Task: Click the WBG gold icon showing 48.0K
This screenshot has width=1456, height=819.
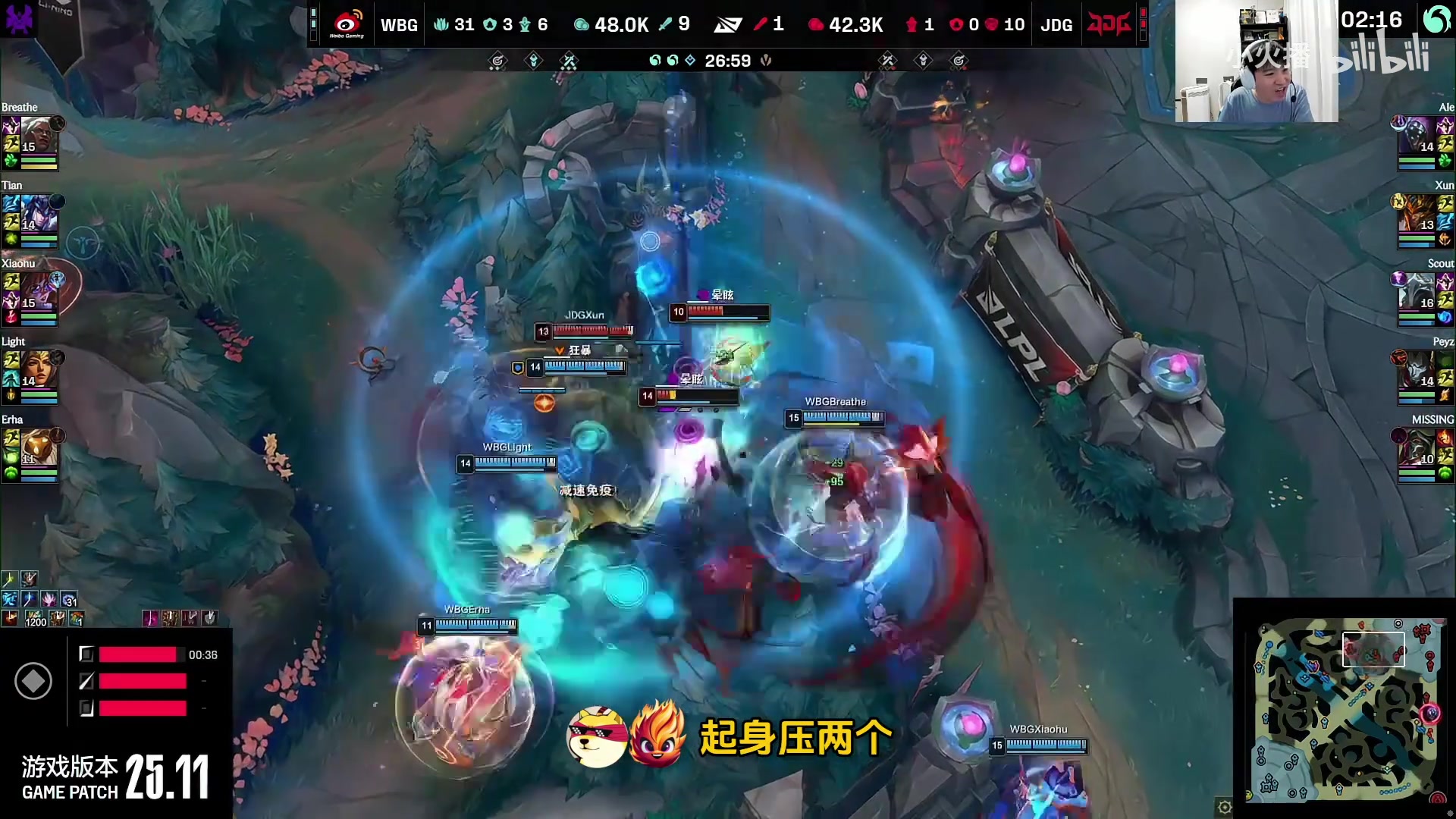Action: (x=581, y=24)
